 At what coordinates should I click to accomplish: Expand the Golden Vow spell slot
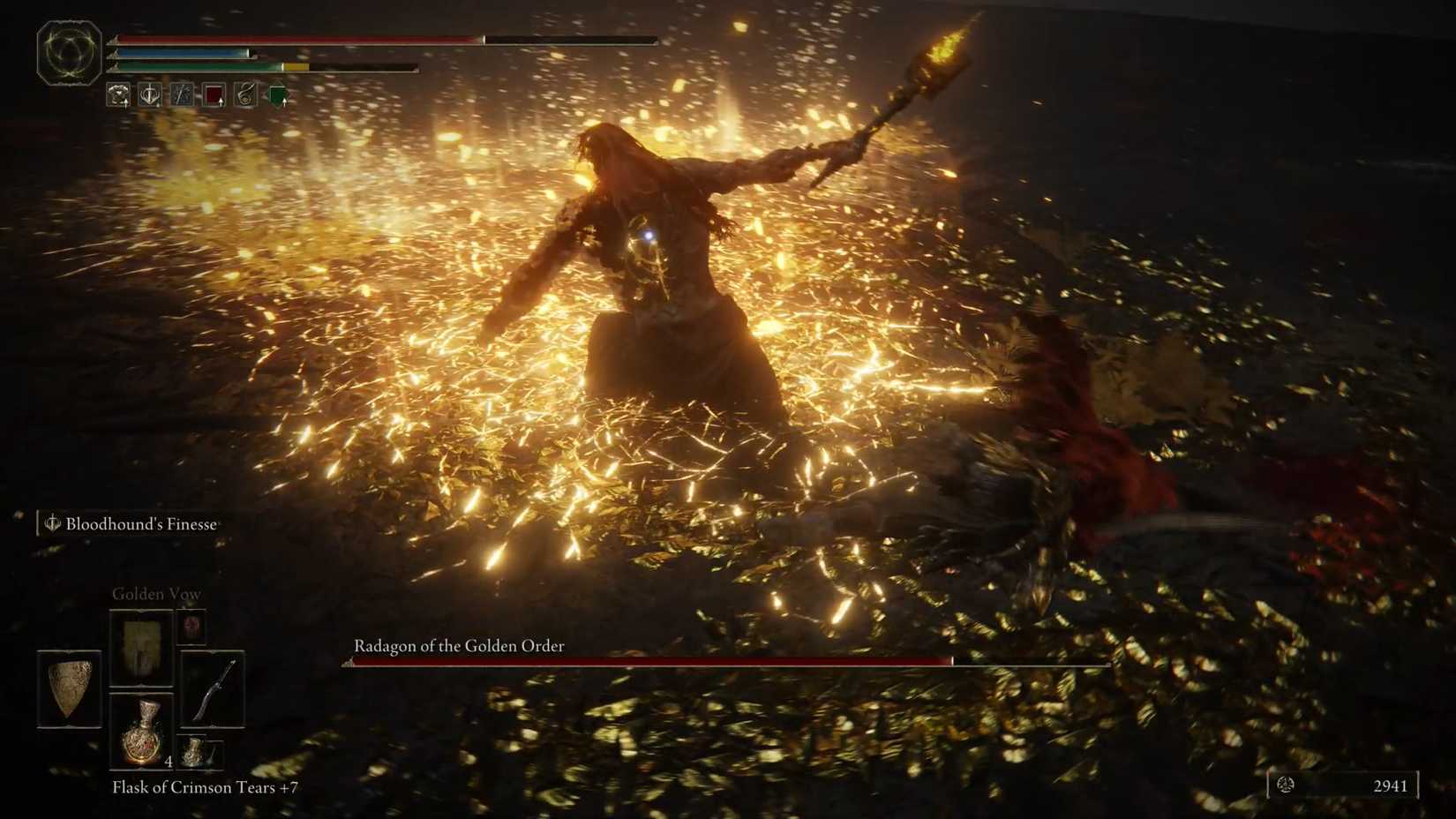pyautogui.click(x=140, y=646)
